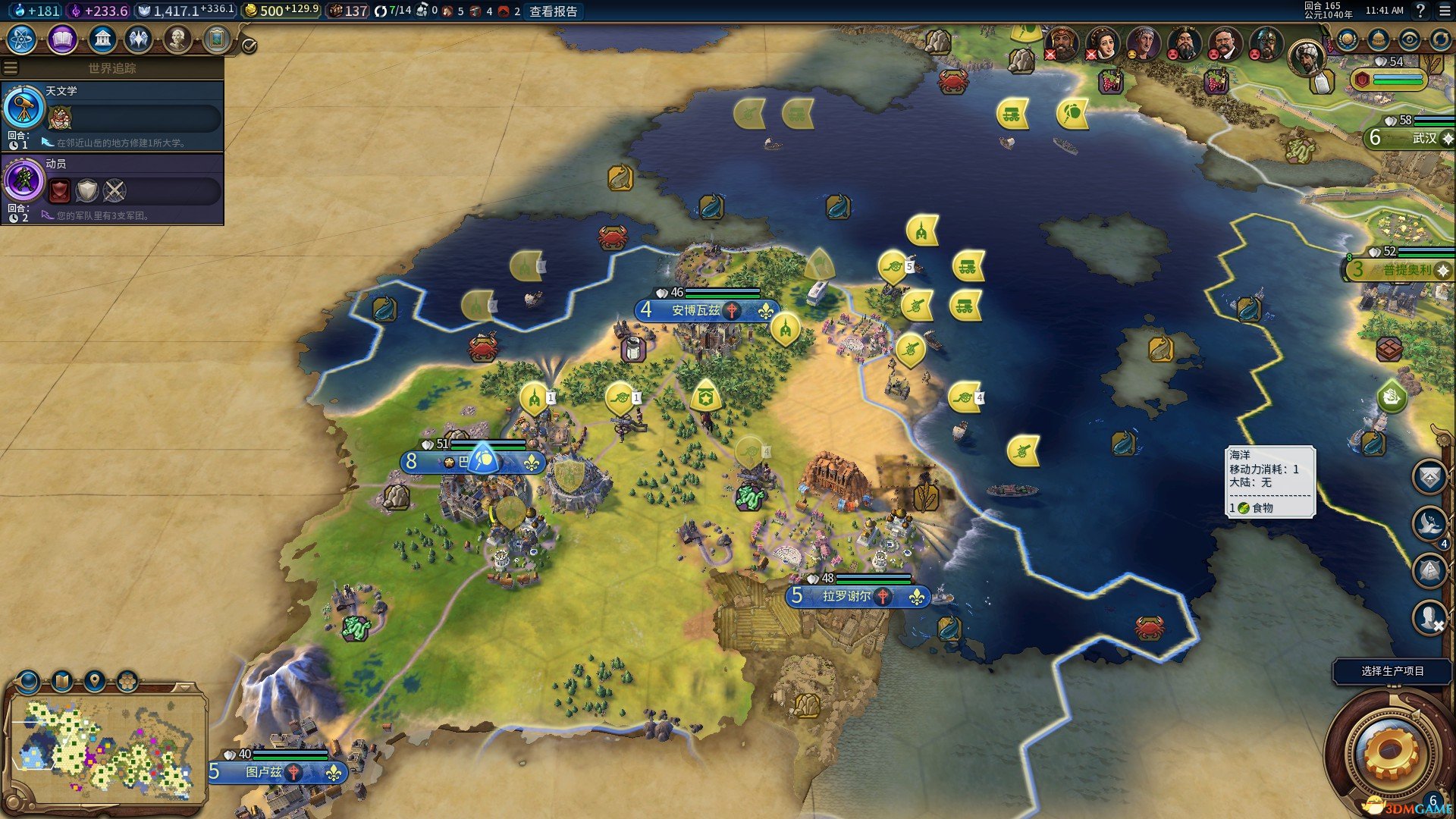Open the 世界追踪 tracker options menu
The image size is (1456, 819).
pos(11,68)
